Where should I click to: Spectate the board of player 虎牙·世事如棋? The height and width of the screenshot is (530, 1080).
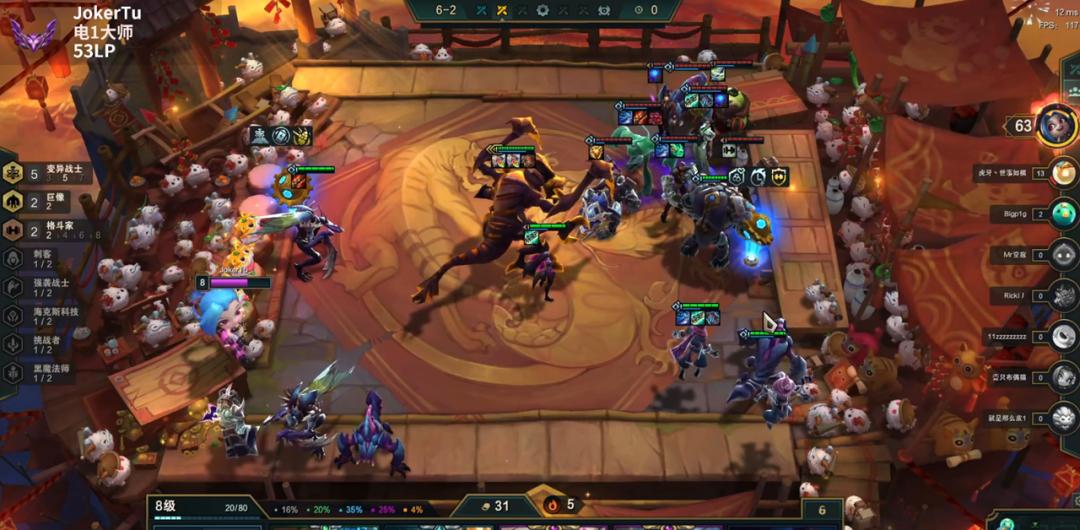(1063, 173)
